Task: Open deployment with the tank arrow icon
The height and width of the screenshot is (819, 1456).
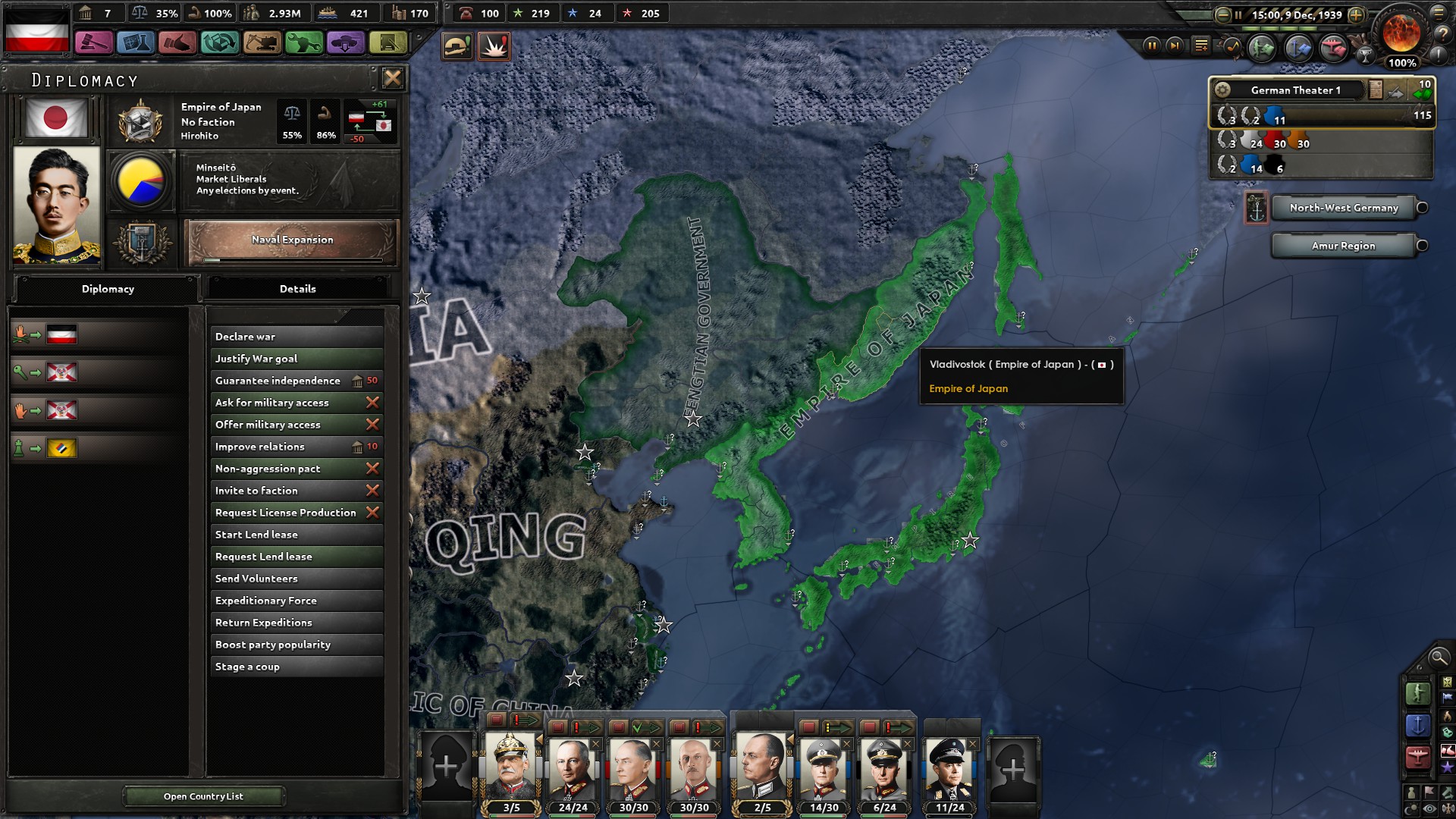Action: tap(346, 44)
